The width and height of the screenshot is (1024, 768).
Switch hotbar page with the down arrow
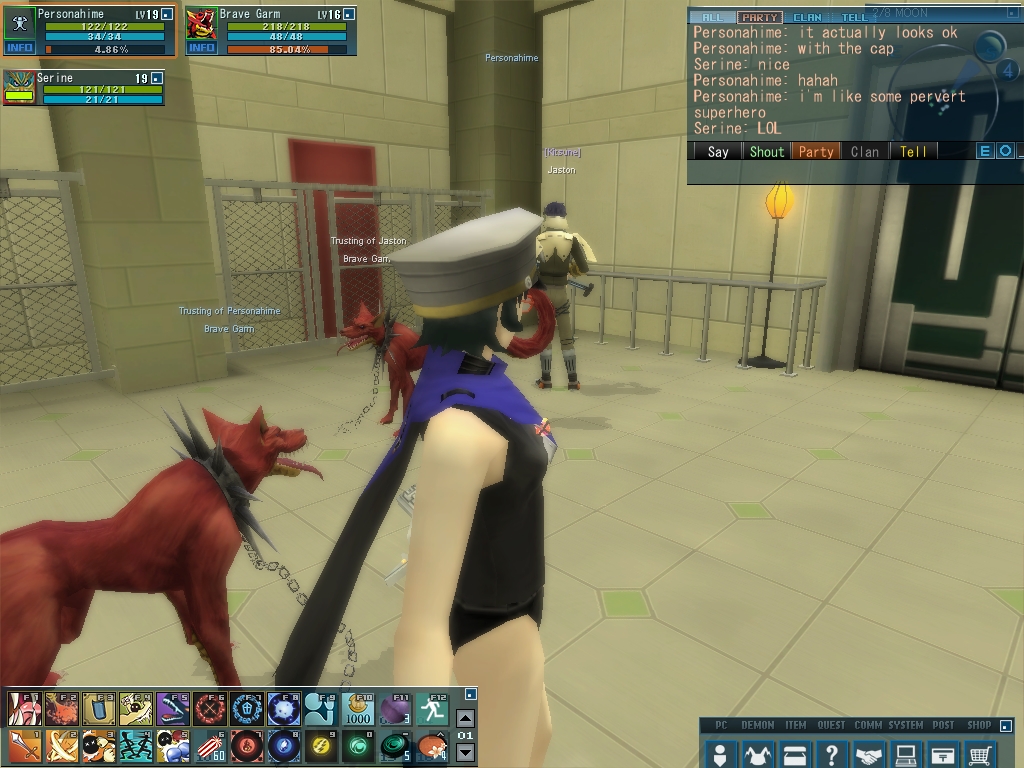(x=465, y=753)
